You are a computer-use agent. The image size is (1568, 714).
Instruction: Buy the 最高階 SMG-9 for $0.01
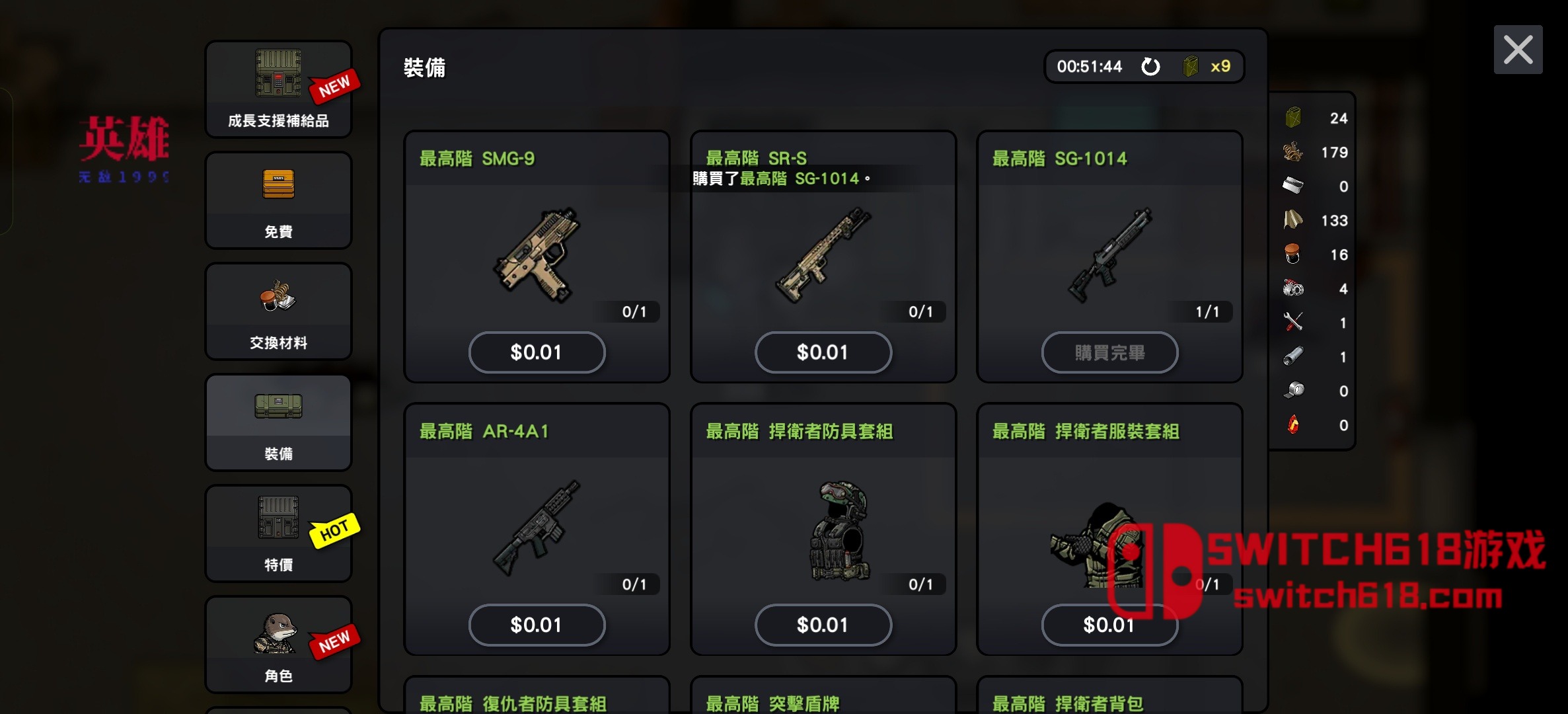coord(537,352)
